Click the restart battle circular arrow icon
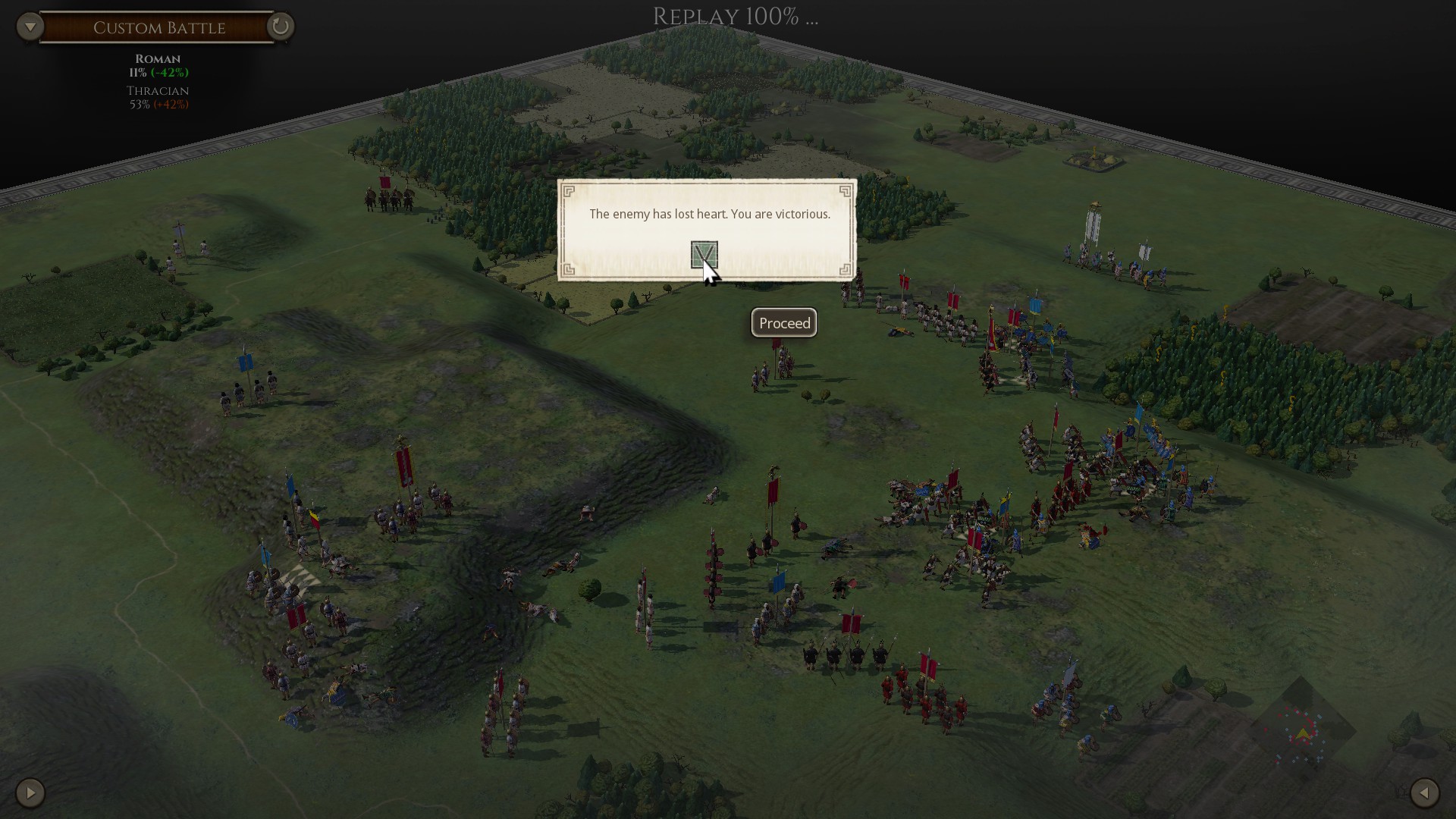 tap(280, 27)
